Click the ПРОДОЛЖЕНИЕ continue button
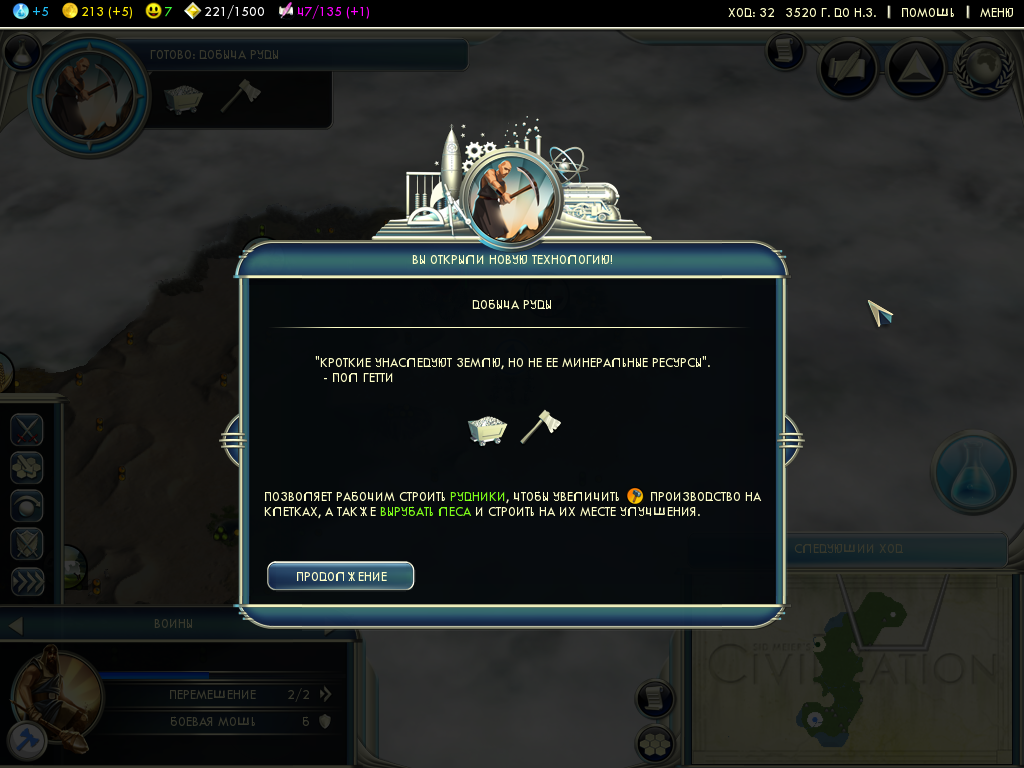The width and height of the screenshot is (1024, 768). click(341, 576)
